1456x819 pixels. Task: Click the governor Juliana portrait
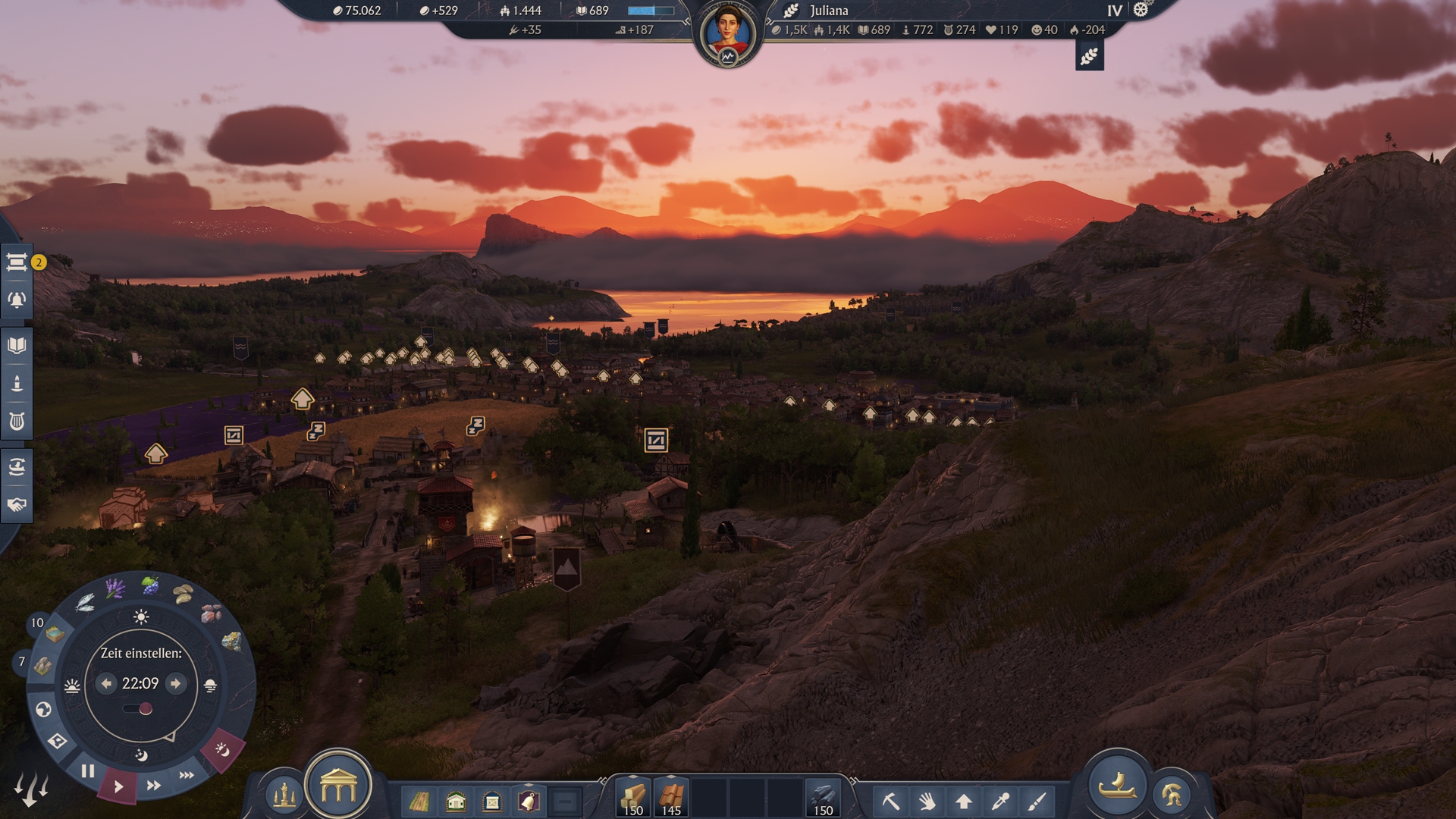[x=727, y=33]
